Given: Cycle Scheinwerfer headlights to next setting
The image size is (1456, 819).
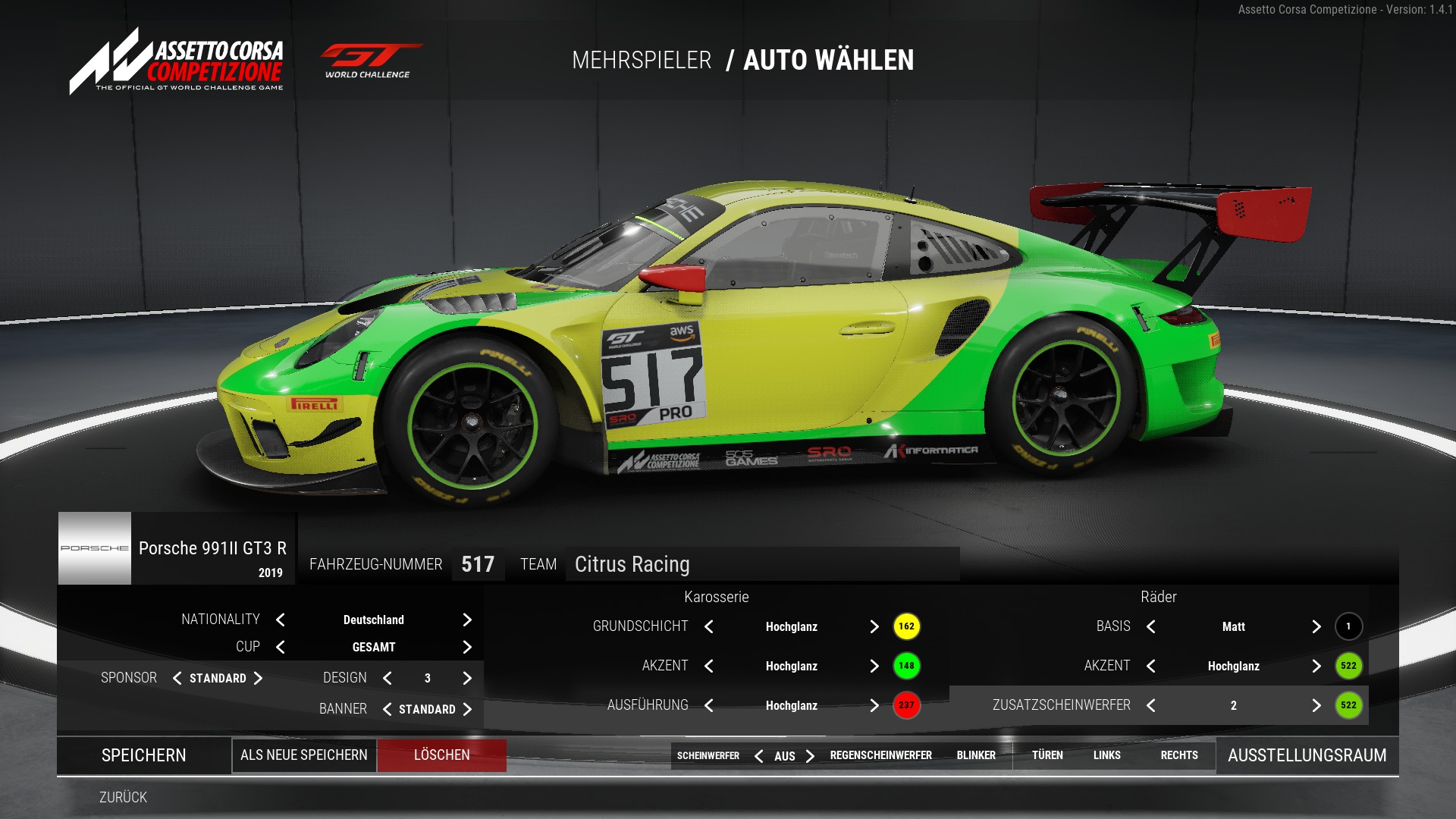Looking at the screenshot, I should (810, 756).
